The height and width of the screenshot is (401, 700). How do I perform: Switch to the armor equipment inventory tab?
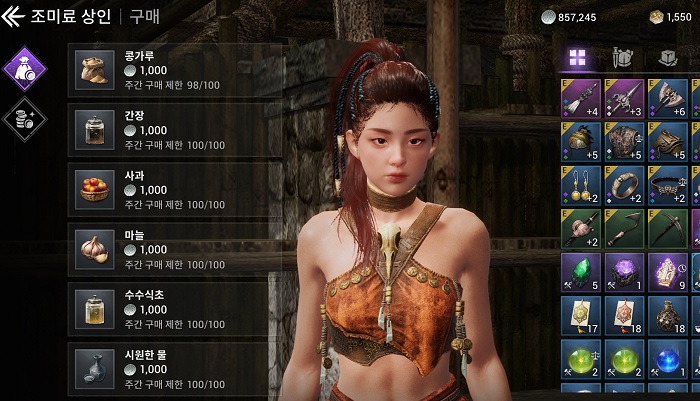click(x=622, y=57)
